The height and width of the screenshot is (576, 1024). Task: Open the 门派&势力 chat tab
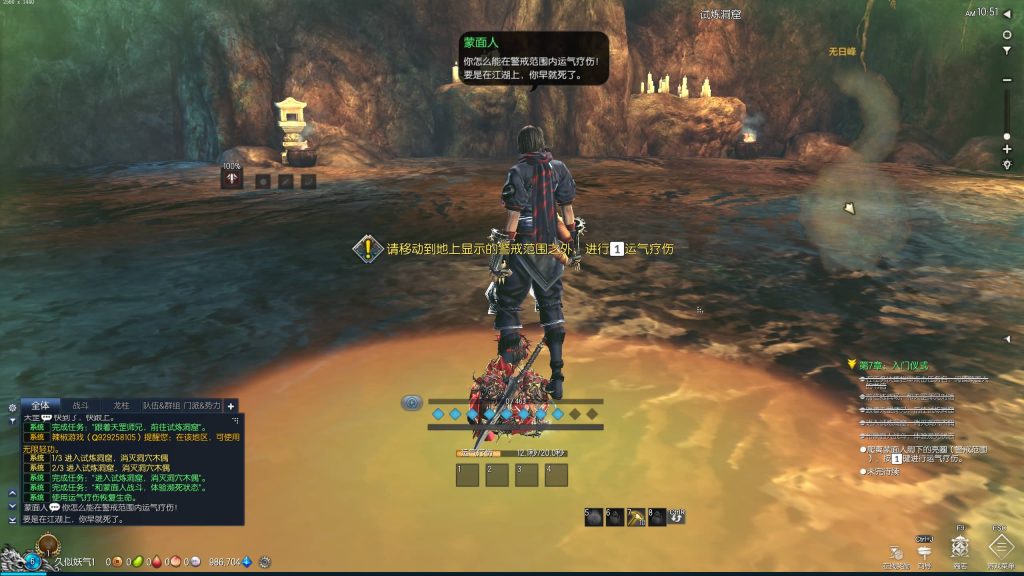pos(203,405)
